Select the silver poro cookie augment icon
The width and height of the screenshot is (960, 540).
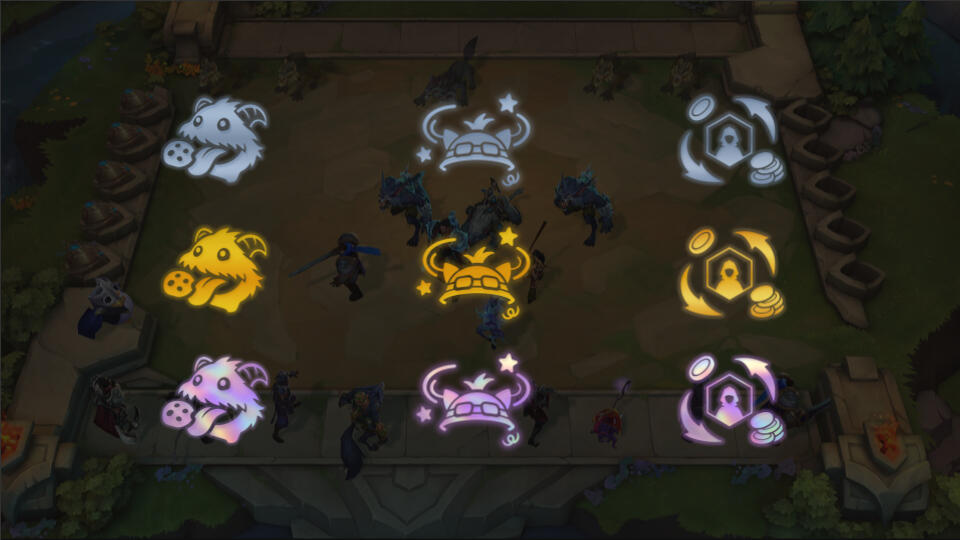216,140
